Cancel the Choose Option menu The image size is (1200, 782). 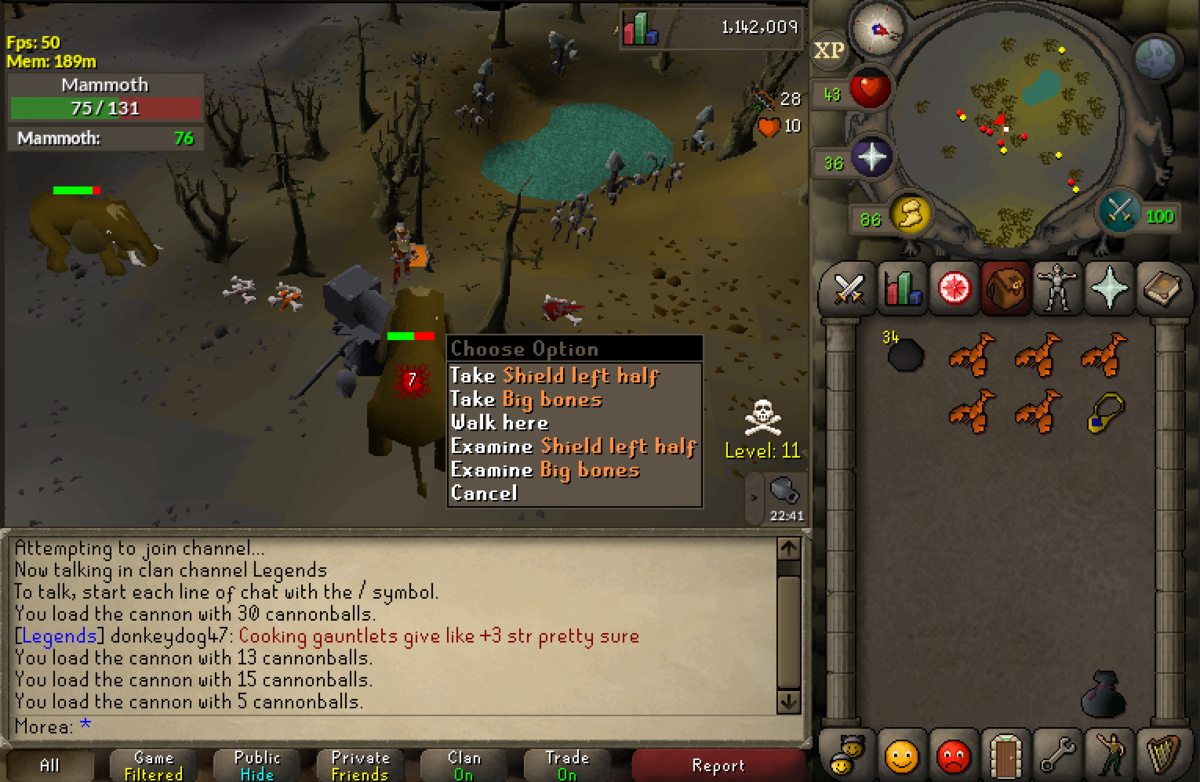[x=484, y=493]
